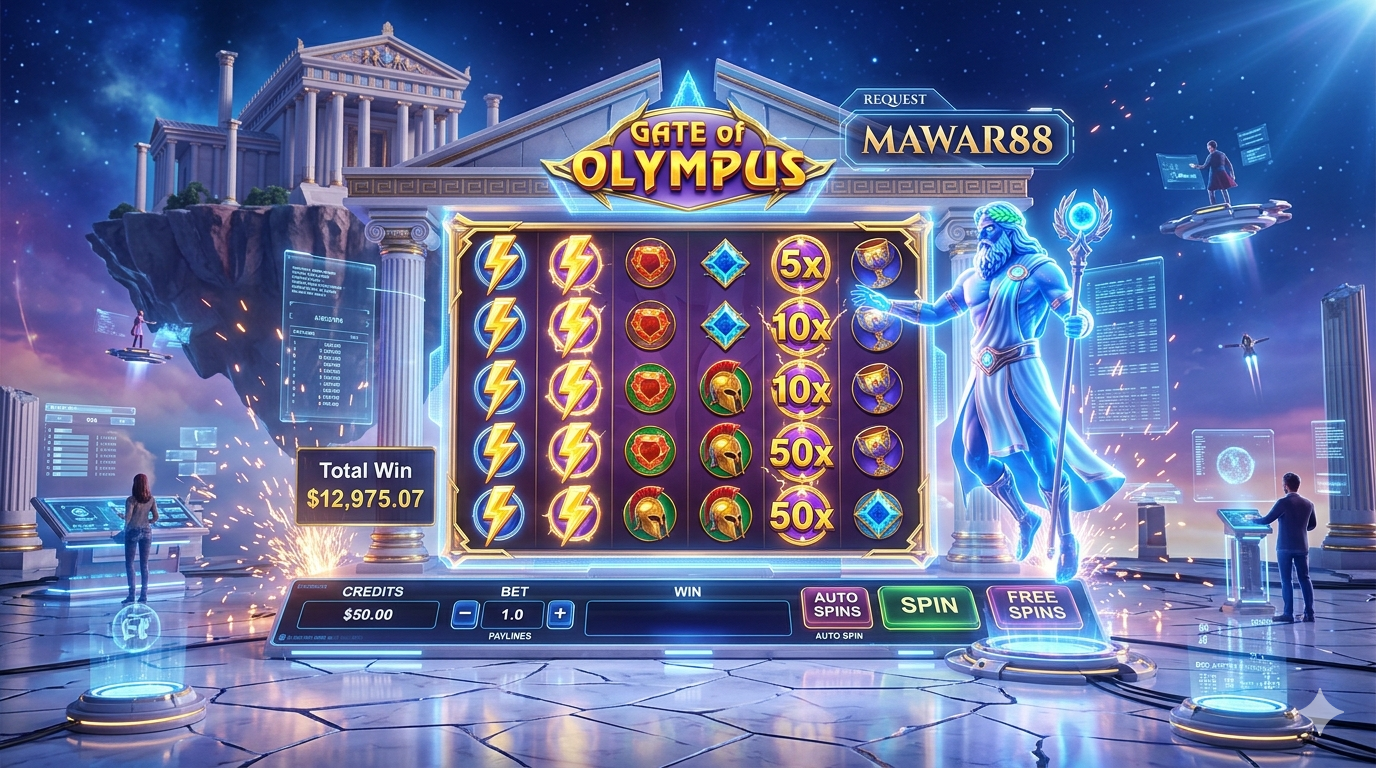The height and width of the screenshot is (768, 1376).
Task: Open the Free Spins button
Action: [1033, 605]
